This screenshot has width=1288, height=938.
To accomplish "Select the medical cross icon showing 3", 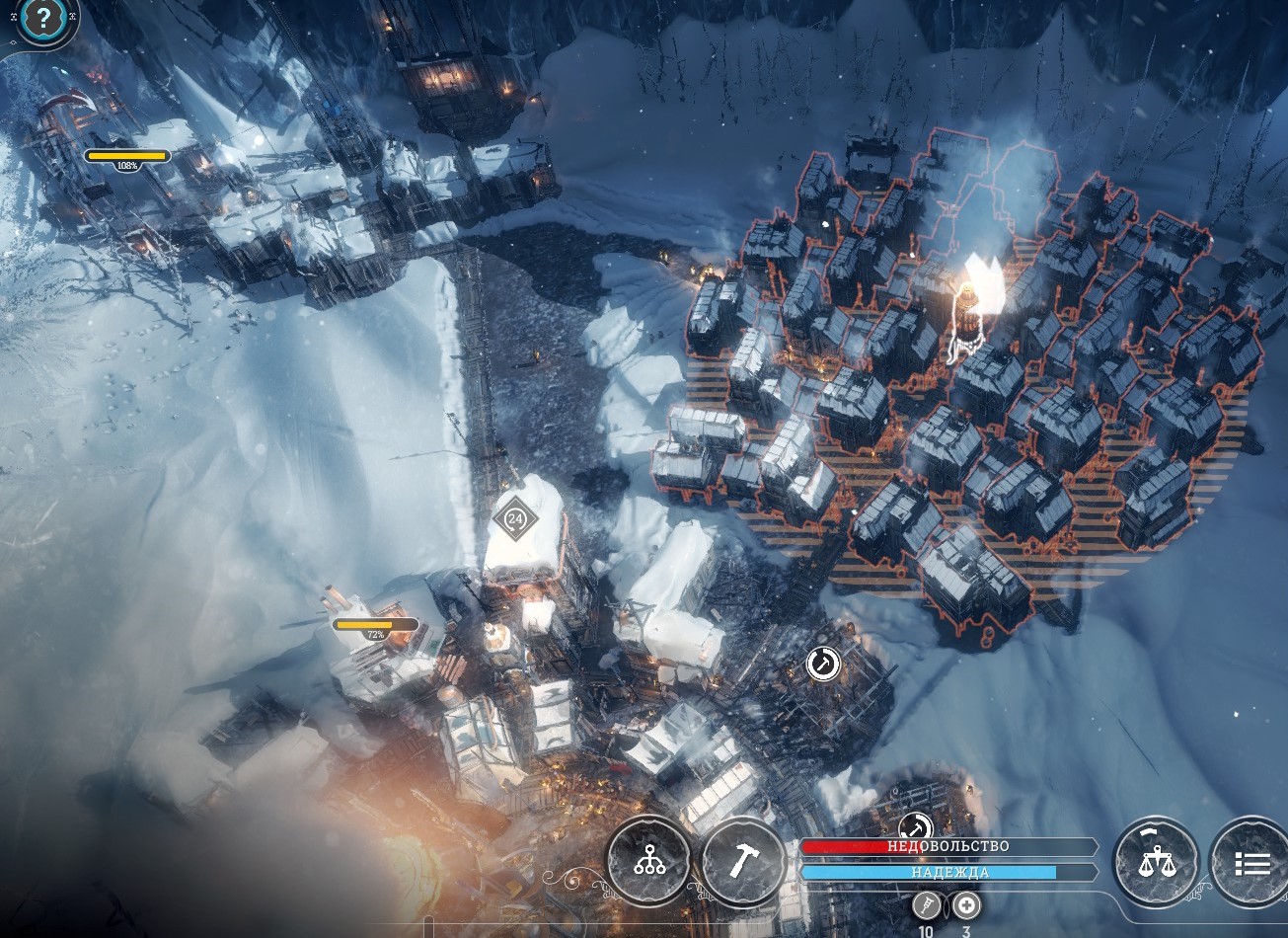I will [x=965, y=905].
